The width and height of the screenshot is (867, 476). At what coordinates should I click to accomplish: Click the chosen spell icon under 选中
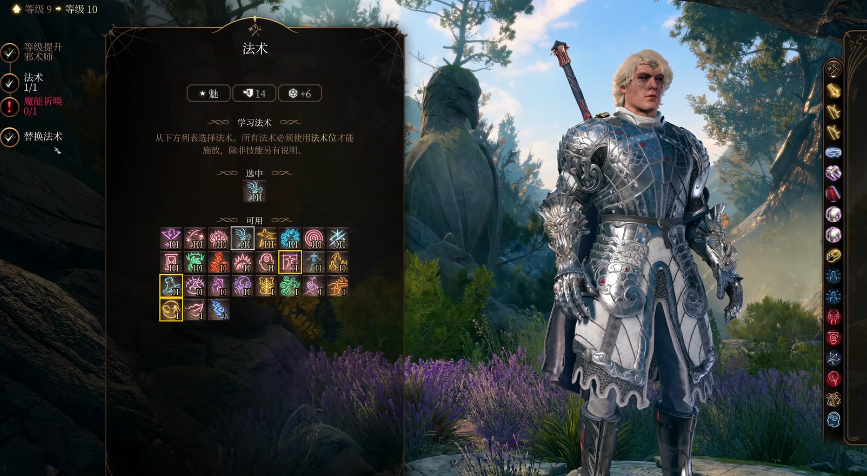(x=254, y=190)
